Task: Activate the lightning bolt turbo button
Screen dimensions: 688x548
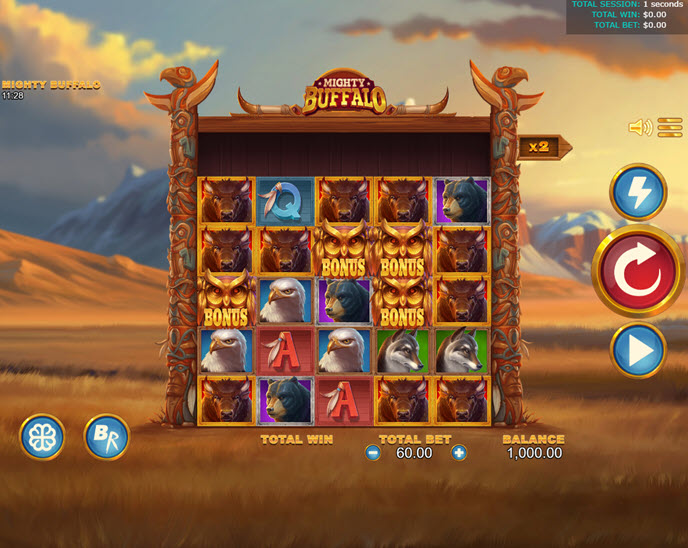Action: pos(638,192)
